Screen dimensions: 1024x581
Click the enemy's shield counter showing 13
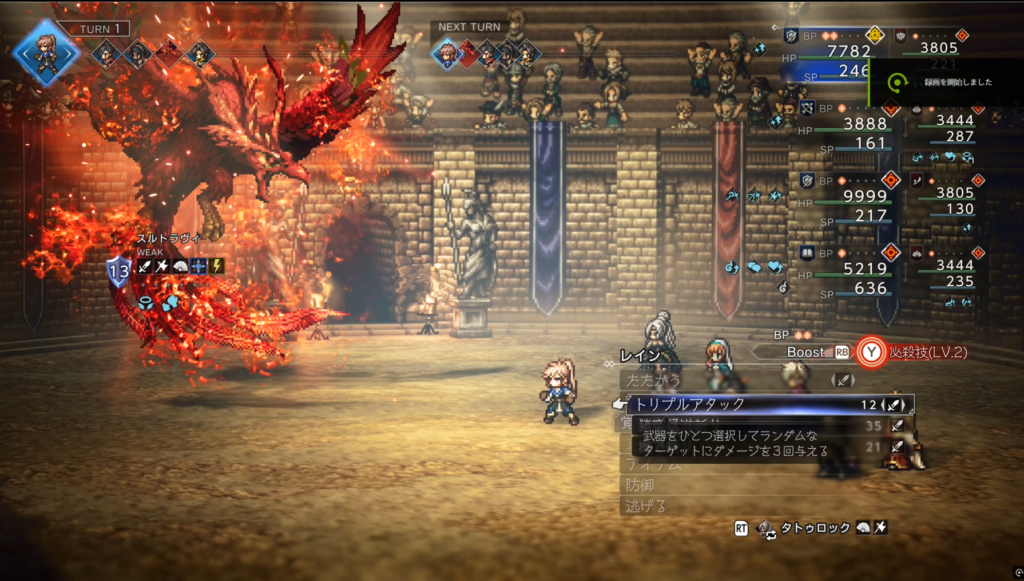pyautogui.click(x=119, y=270)
